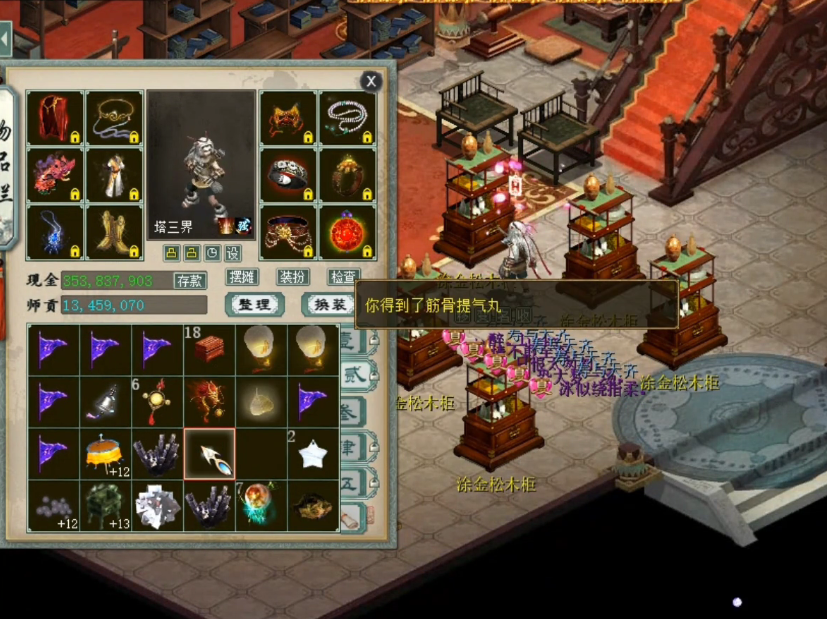The width and height of the screenshot is (827, 619).
Task: Close the inventory window
Action: click(371, 82)
